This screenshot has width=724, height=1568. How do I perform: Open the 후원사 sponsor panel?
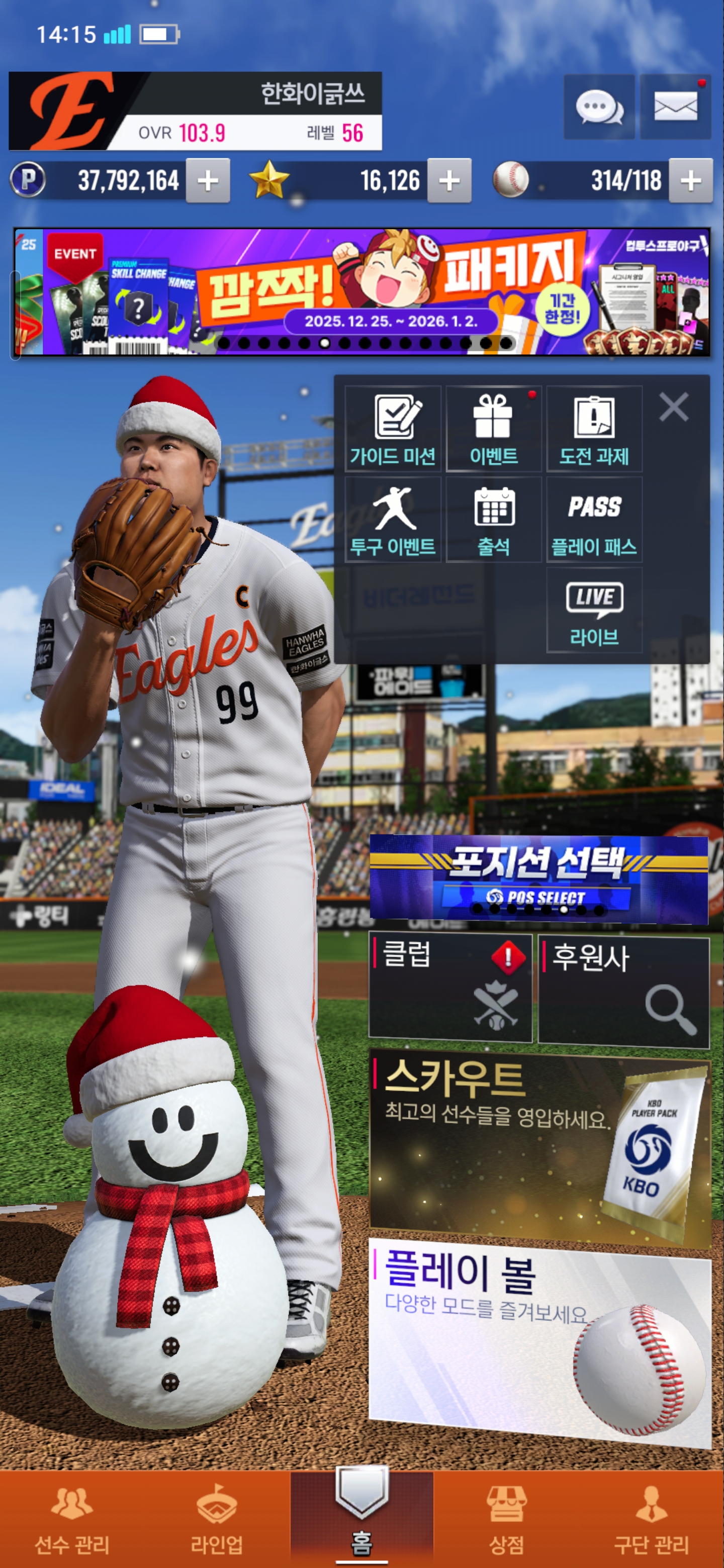click(x=623, y=992)
